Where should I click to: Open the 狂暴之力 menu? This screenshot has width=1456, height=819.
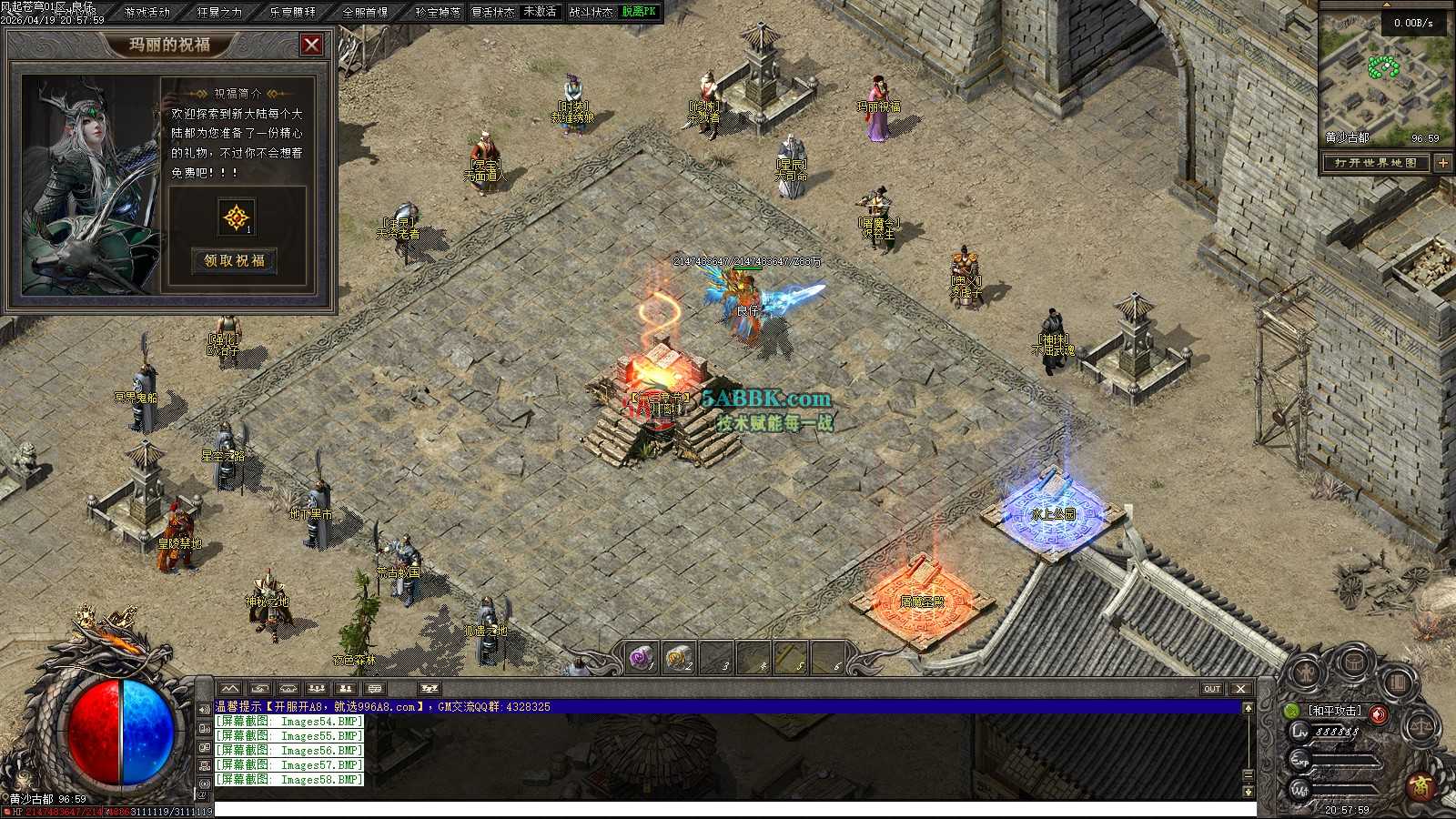click(219, 12)
